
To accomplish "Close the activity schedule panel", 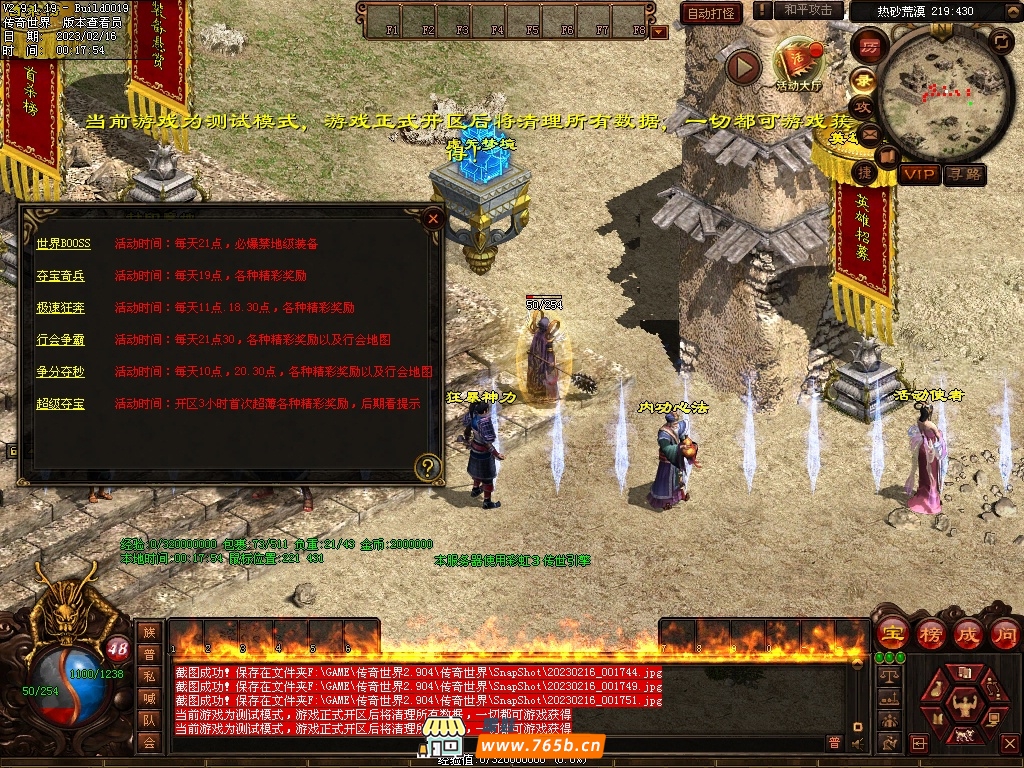I will (433, 218).
